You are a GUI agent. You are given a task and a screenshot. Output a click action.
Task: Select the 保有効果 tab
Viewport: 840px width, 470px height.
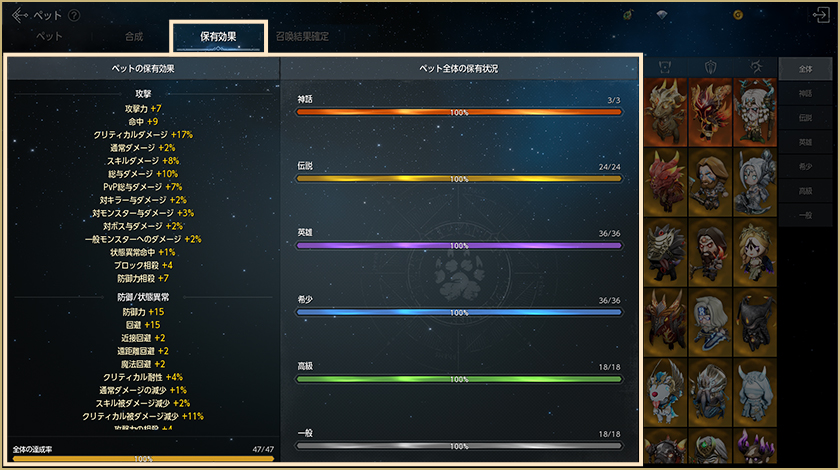[x=218, y=36]
